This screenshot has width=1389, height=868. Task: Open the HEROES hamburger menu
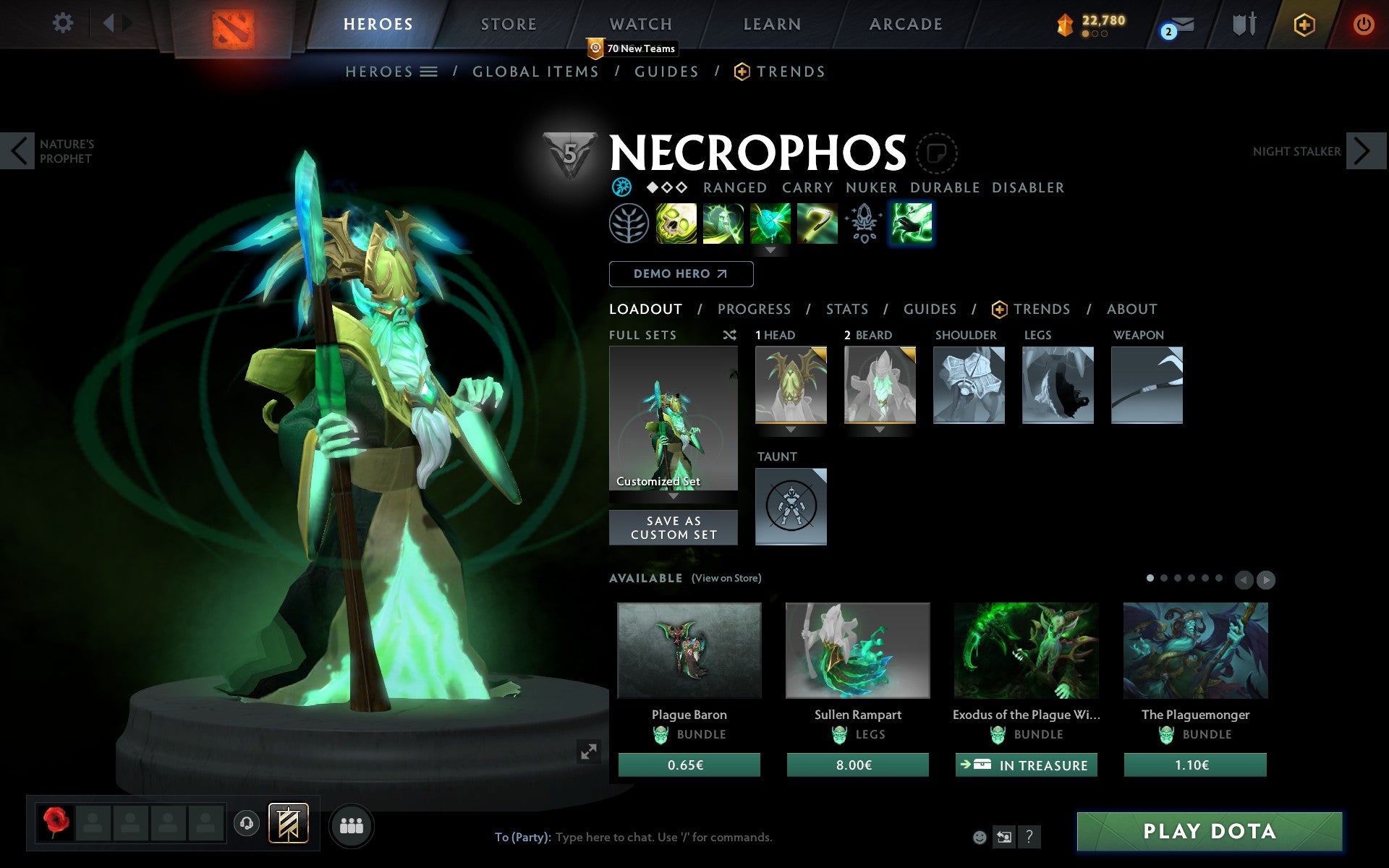click(428, 72)
